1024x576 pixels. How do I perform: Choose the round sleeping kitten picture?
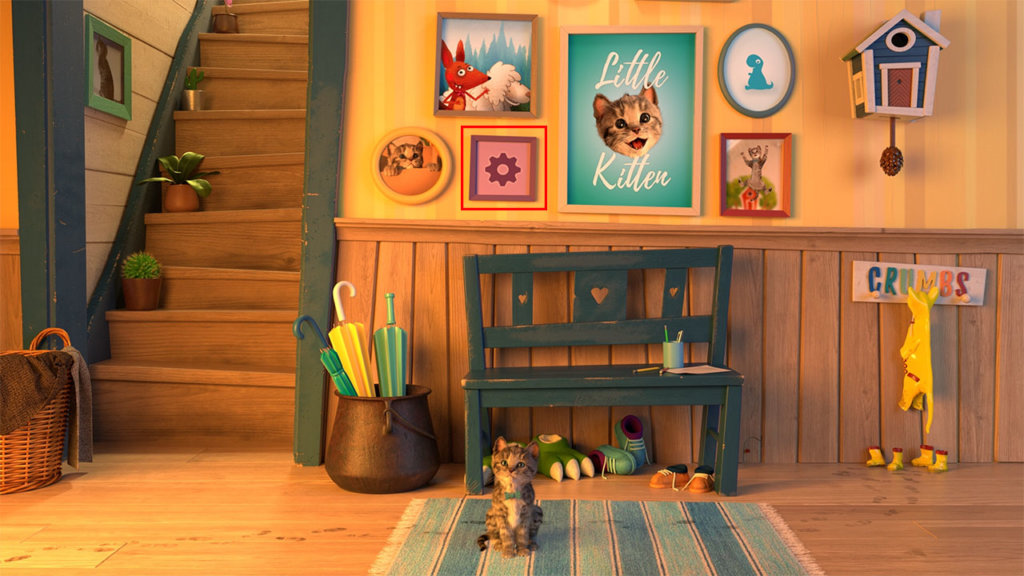(x=411, y=165)
